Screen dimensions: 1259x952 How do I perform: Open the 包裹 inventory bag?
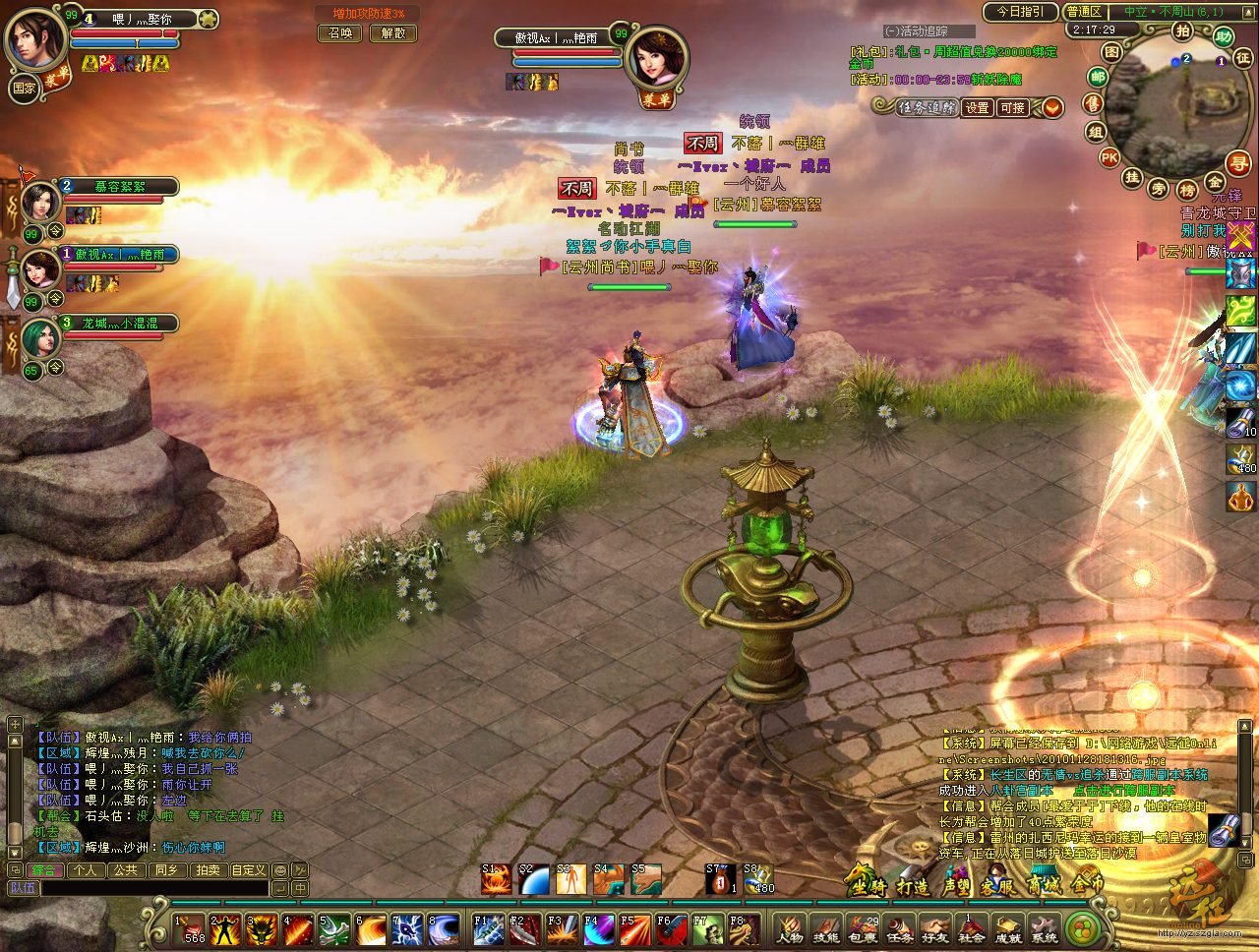pos(862,929)
